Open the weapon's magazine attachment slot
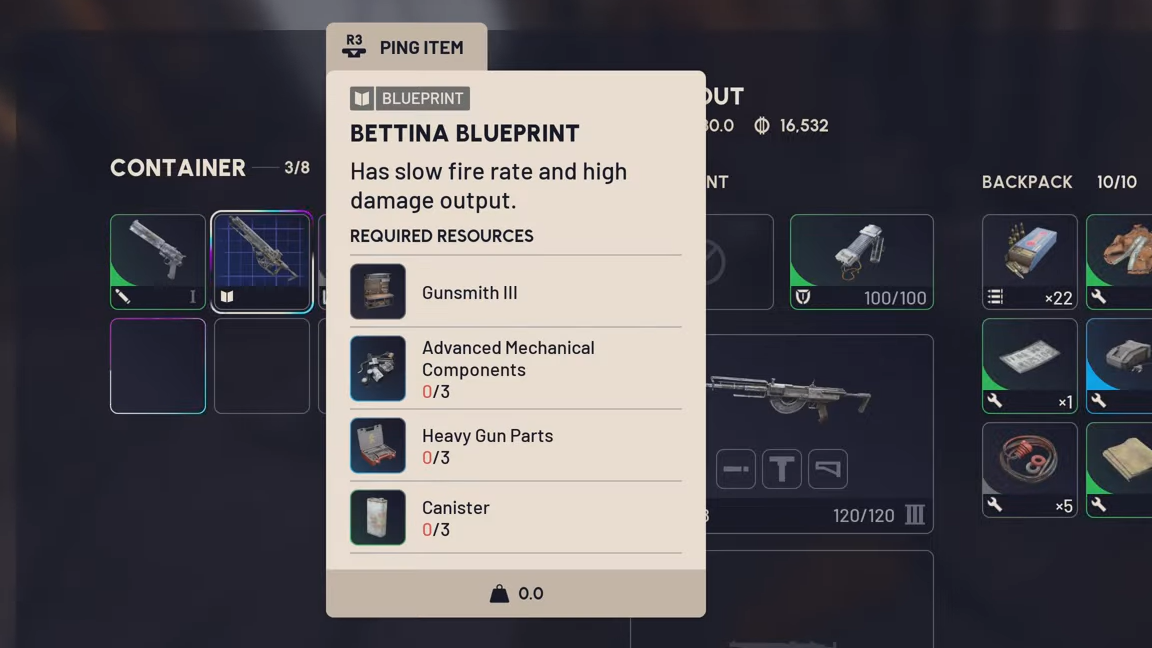The height and width of the screenshot is (648, 1152). (782, 469)
